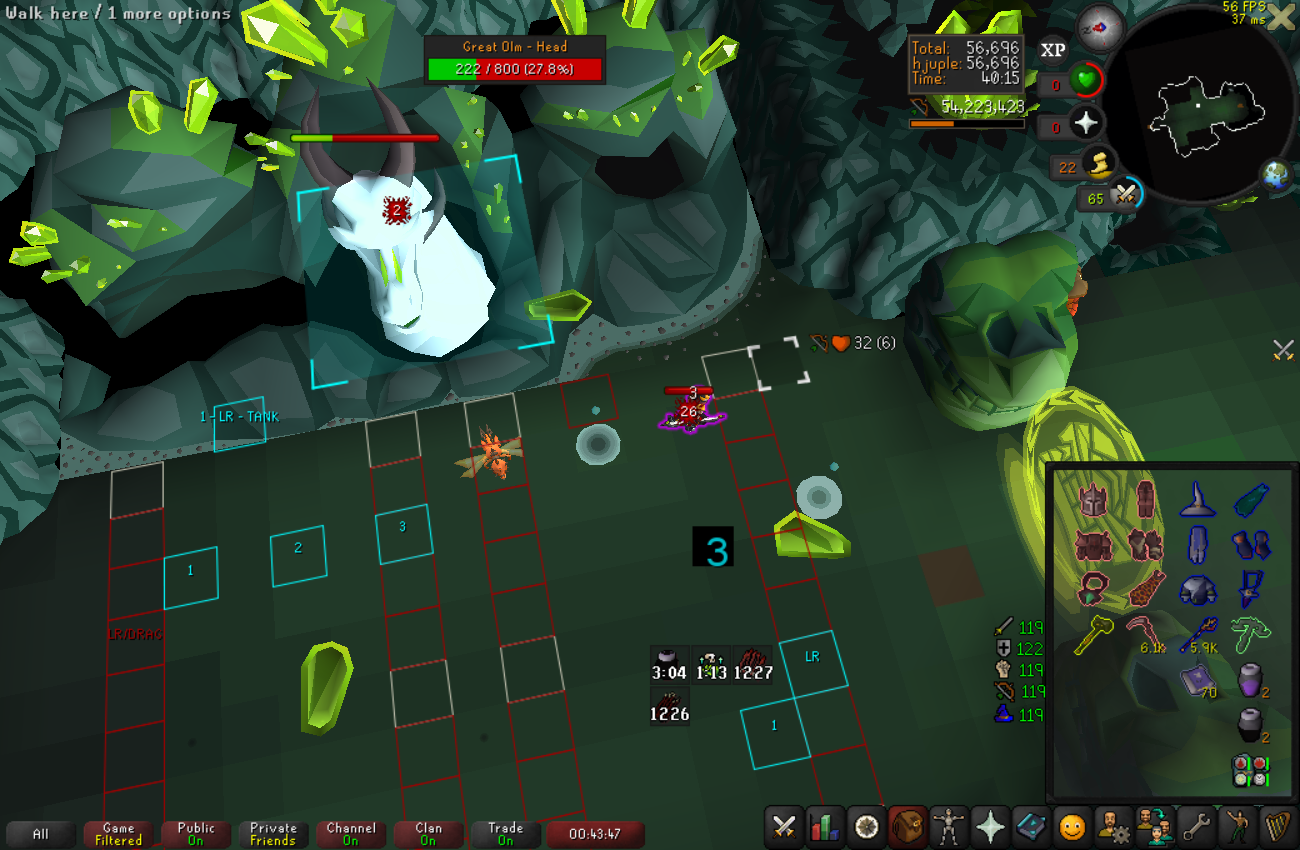Image resolution: width=1300 pixels, height=850 pixels.
Task: Select the yellow warhammer in inventory
Action: [x=1094, y=635]
